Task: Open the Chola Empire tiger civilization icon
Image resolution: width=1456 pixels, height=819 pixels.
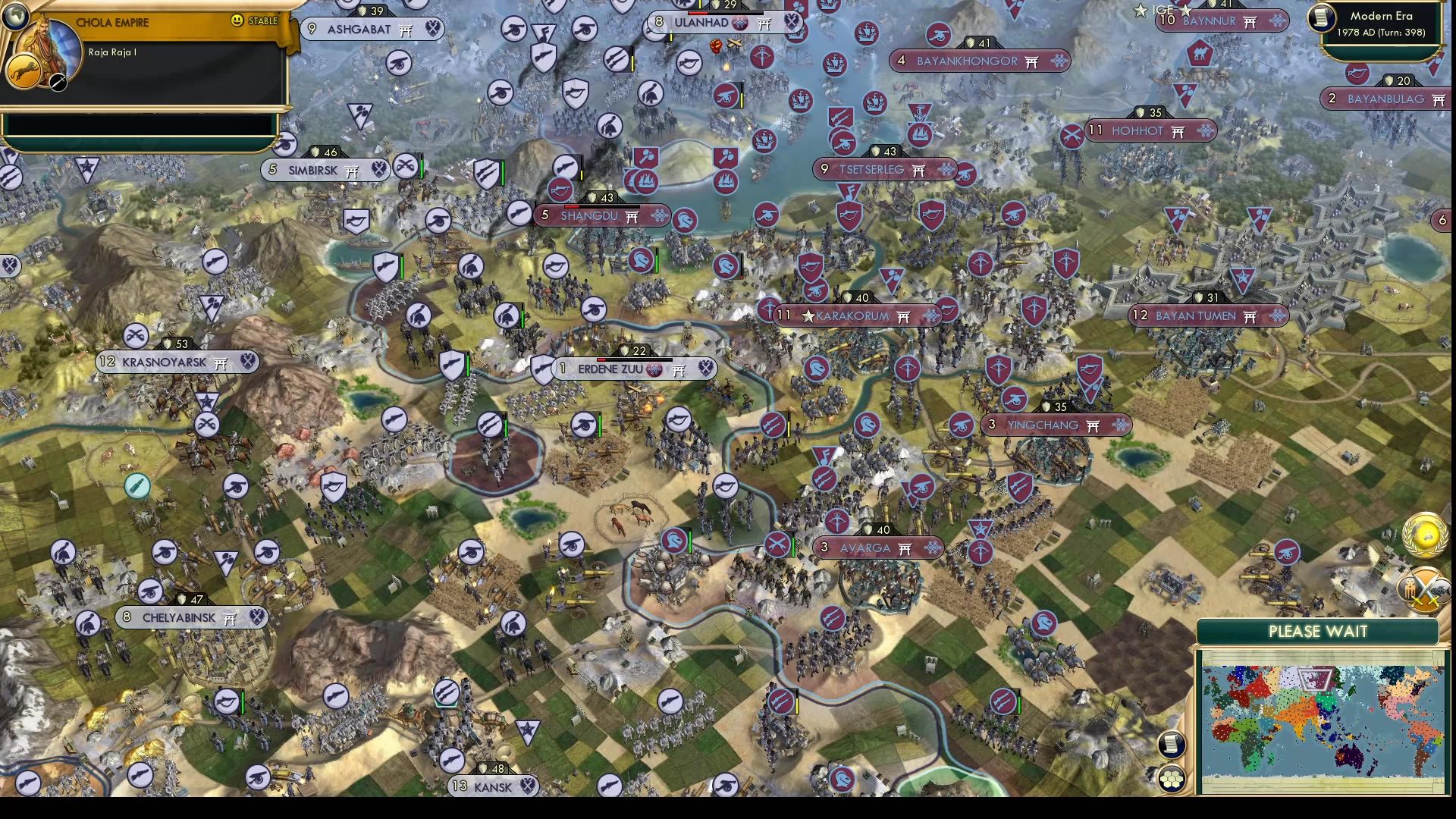Action: pos(24,72)
